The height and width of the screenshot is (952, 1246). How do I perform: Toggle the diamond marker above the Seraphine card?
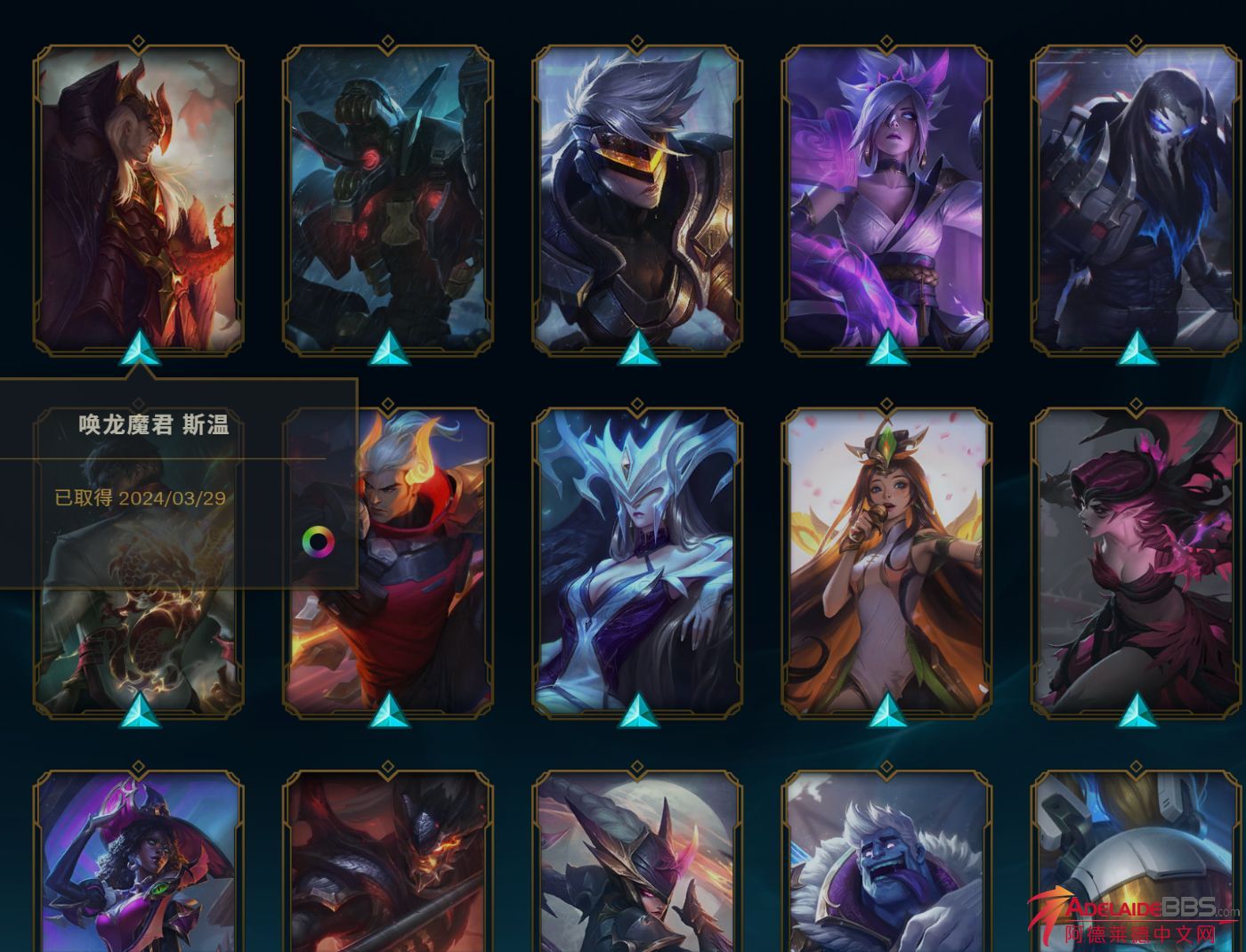tap(886, 405)
